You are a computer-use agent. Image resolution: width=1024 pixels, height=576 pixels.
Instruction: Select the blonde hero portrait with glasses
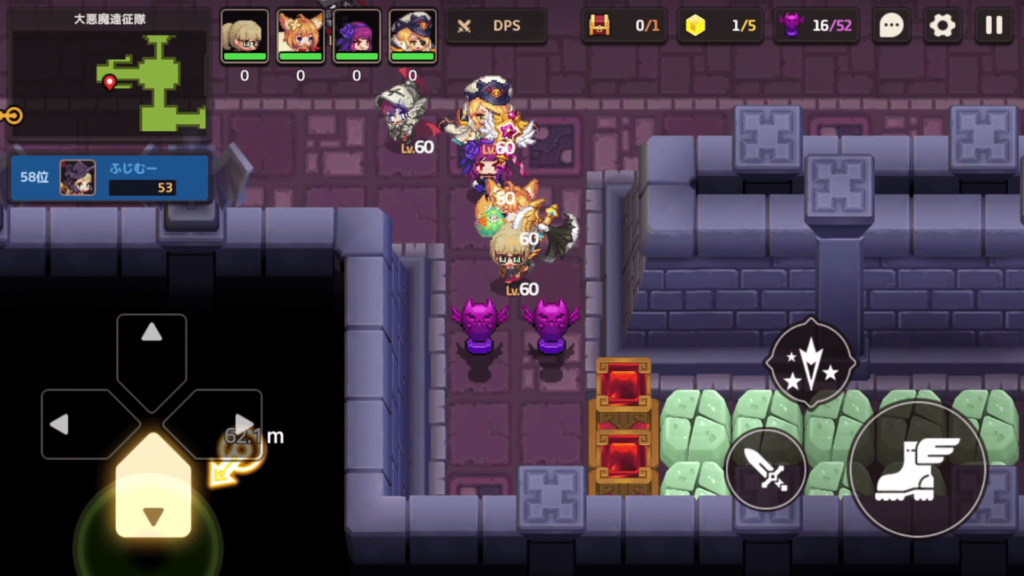point(244,36)
